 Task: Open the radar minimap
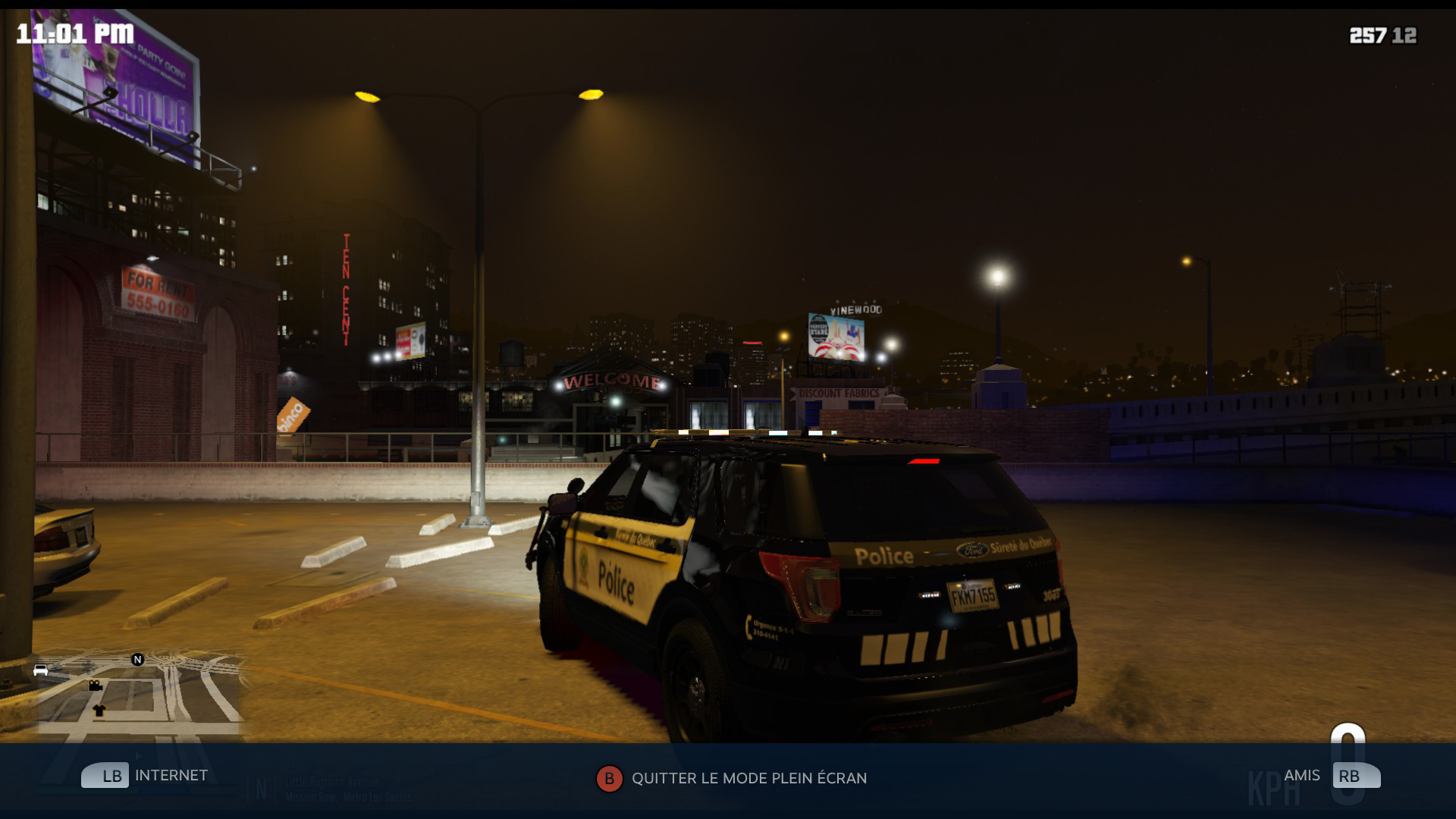click(x=140, y=694)
